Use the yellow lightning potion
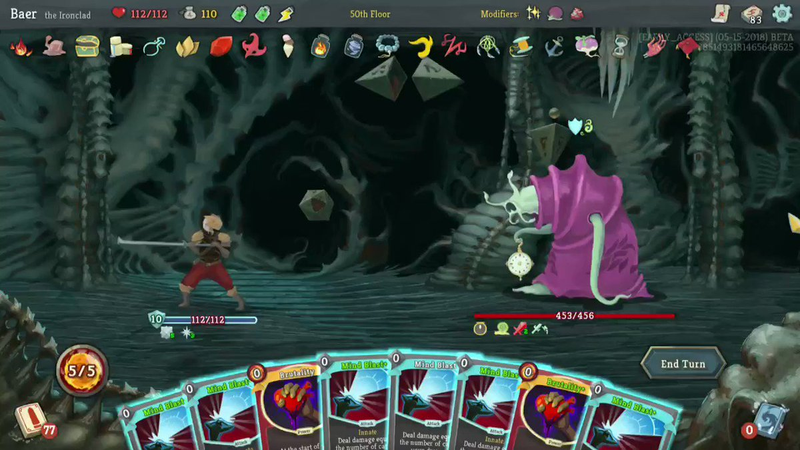Screen dimensions: 800x450 [x=287, y=14]
